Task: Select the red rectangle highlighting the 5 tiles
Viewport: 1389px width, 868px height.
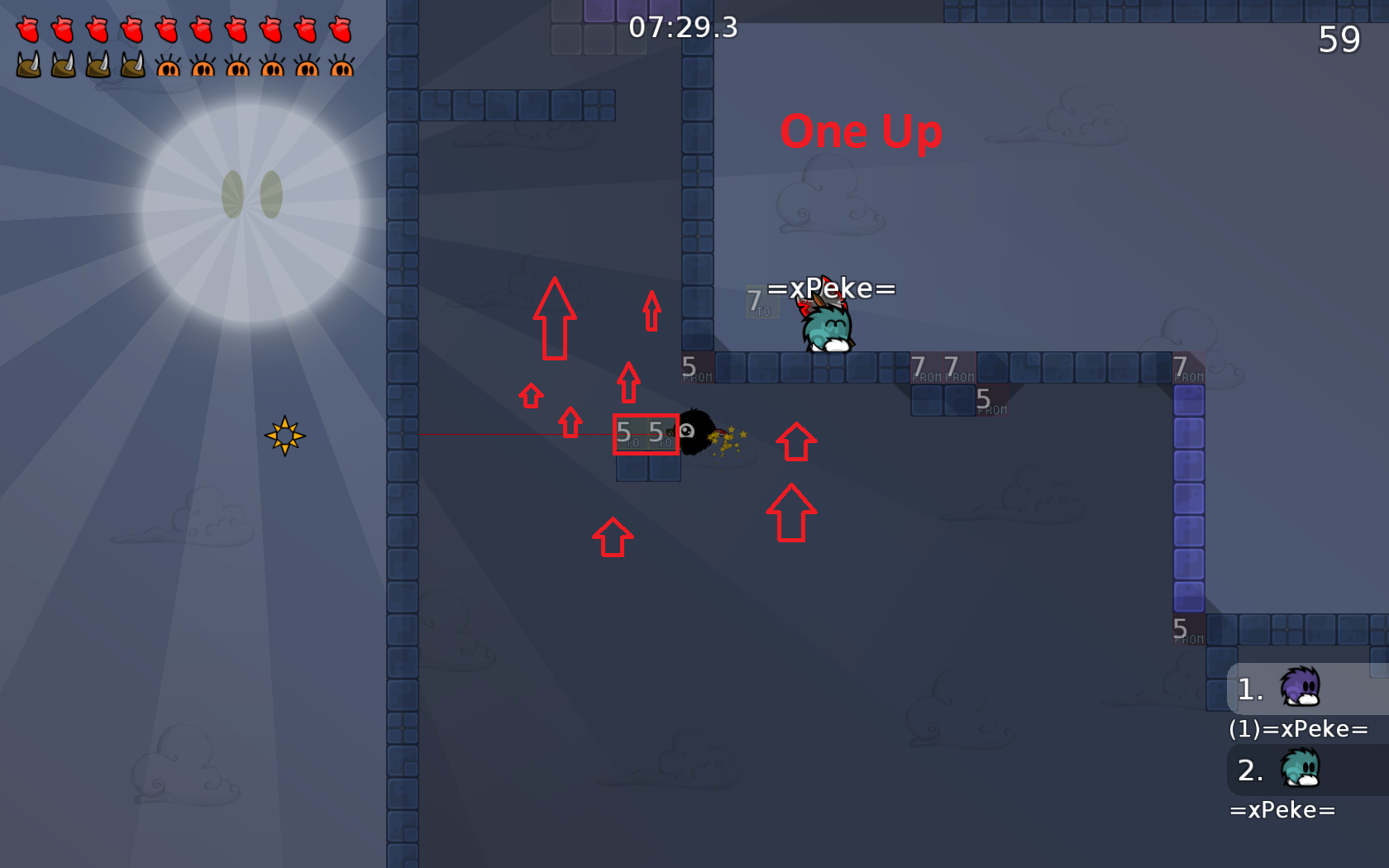Action: click(x=645, y=434)
